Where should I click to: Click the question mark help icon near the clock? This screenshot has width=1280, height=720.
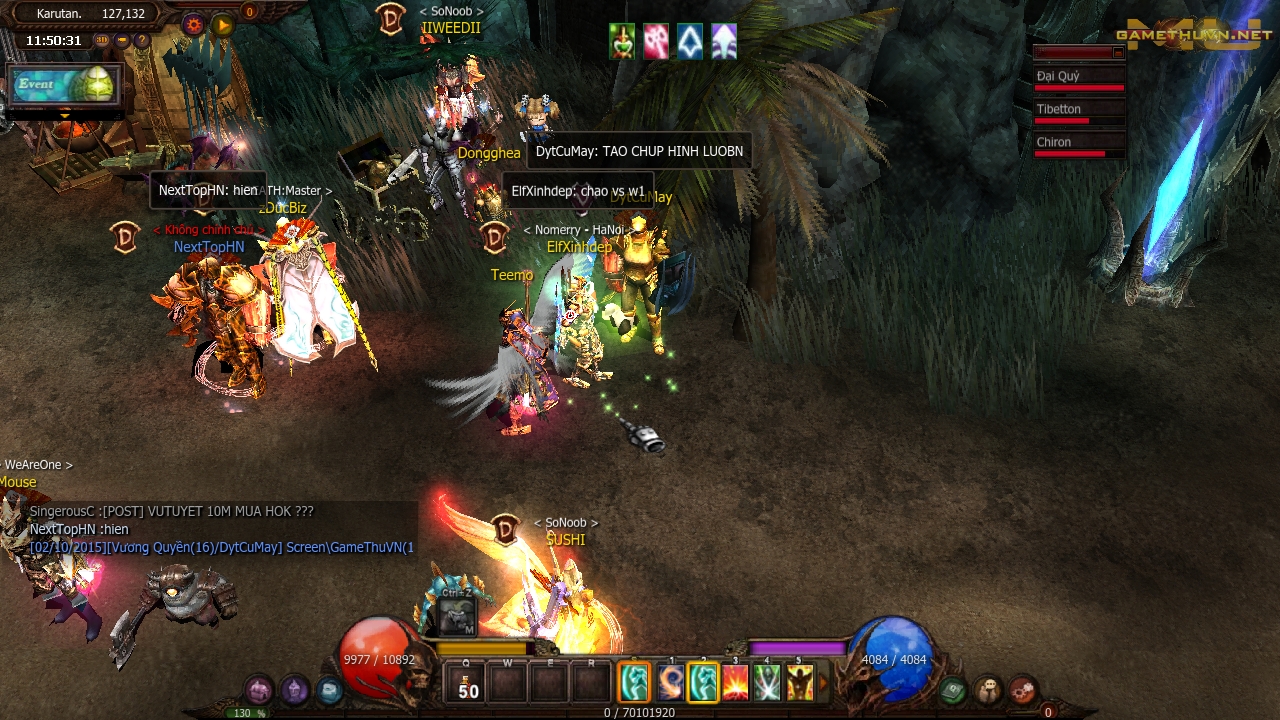point(142,40)
